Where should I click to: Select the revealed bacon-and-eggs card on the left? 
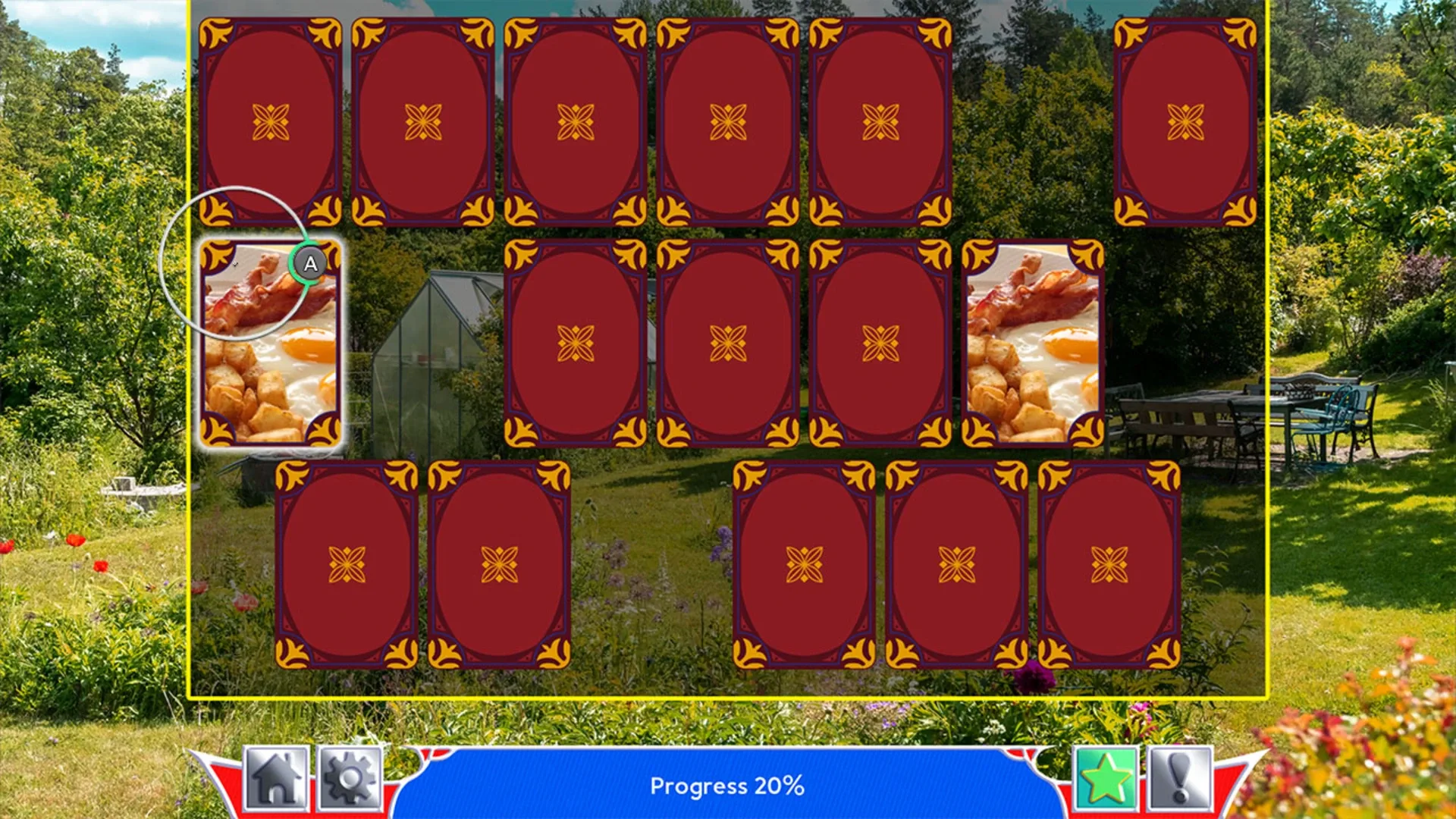(x=271, y=341)
